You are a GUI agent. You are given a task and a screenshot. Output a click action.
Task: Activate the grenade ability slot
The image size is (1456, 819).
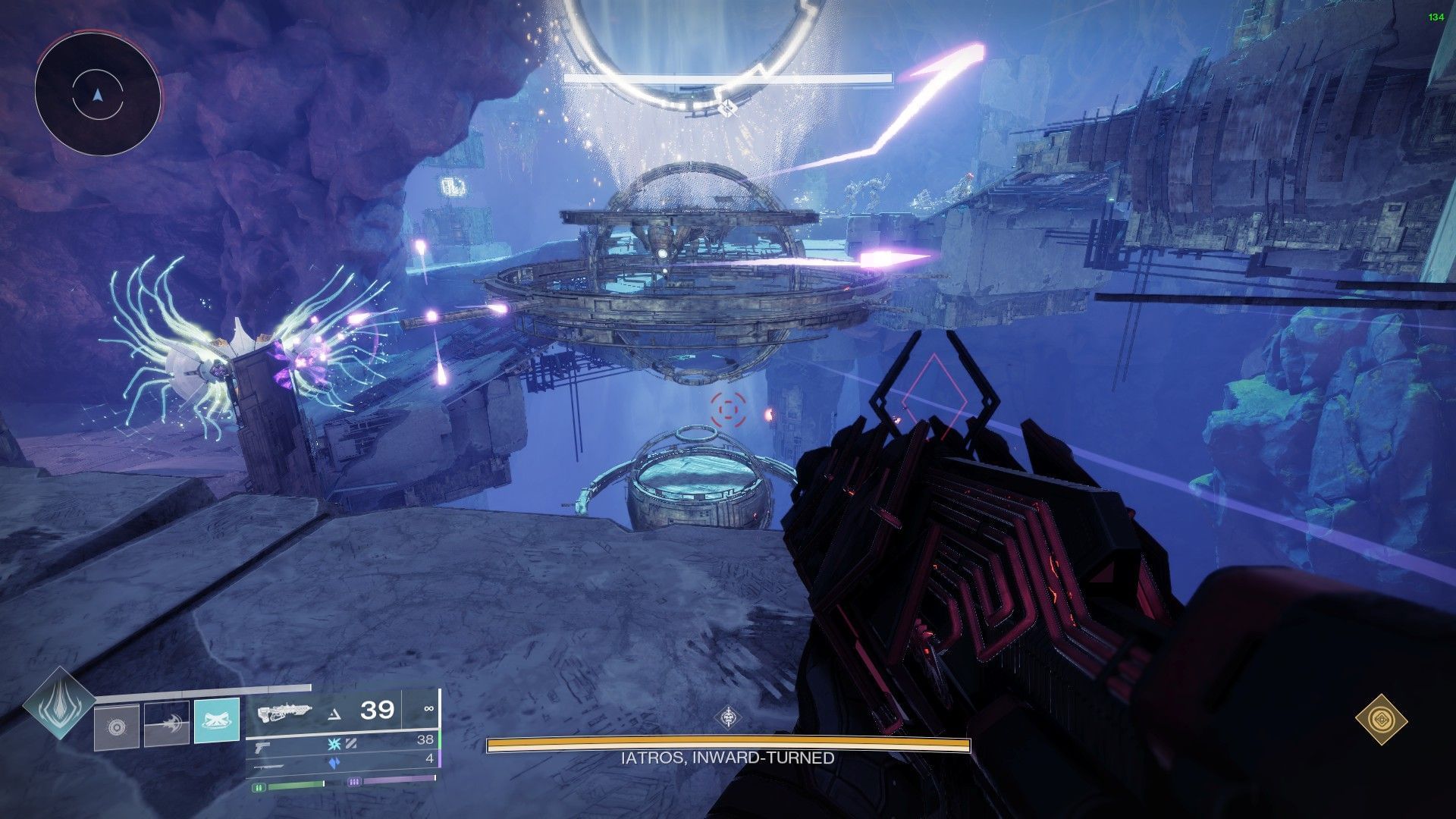click(x=117, y=725)
